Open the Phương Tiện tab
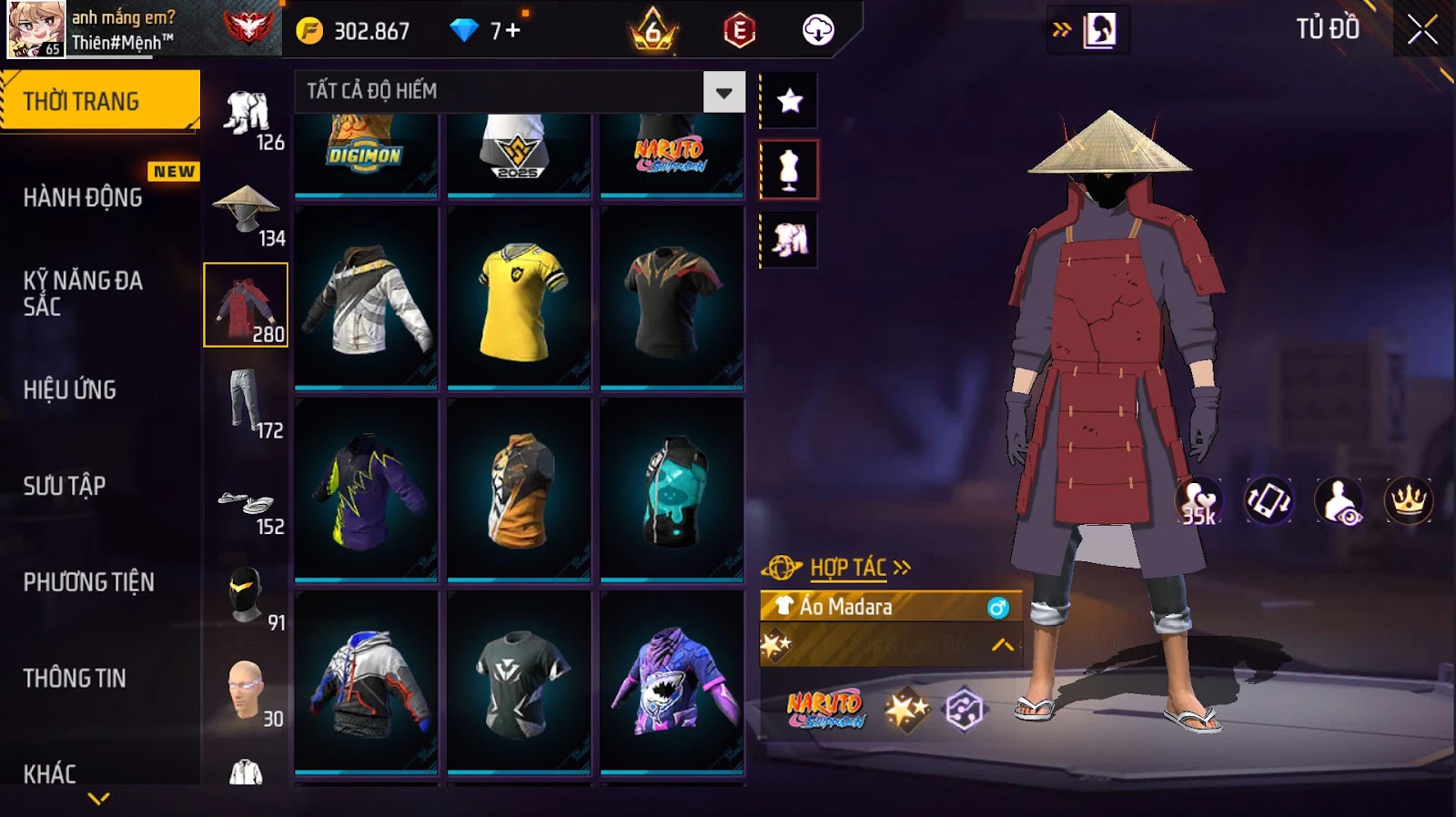1456x817 pixels. (x=88, y=582)
